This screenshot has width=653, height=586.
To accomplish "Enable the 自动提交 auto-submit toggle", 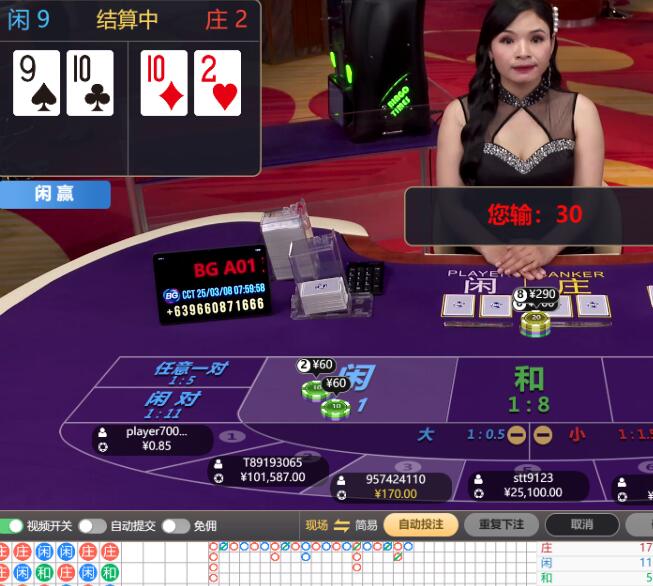I will point(92,526).
